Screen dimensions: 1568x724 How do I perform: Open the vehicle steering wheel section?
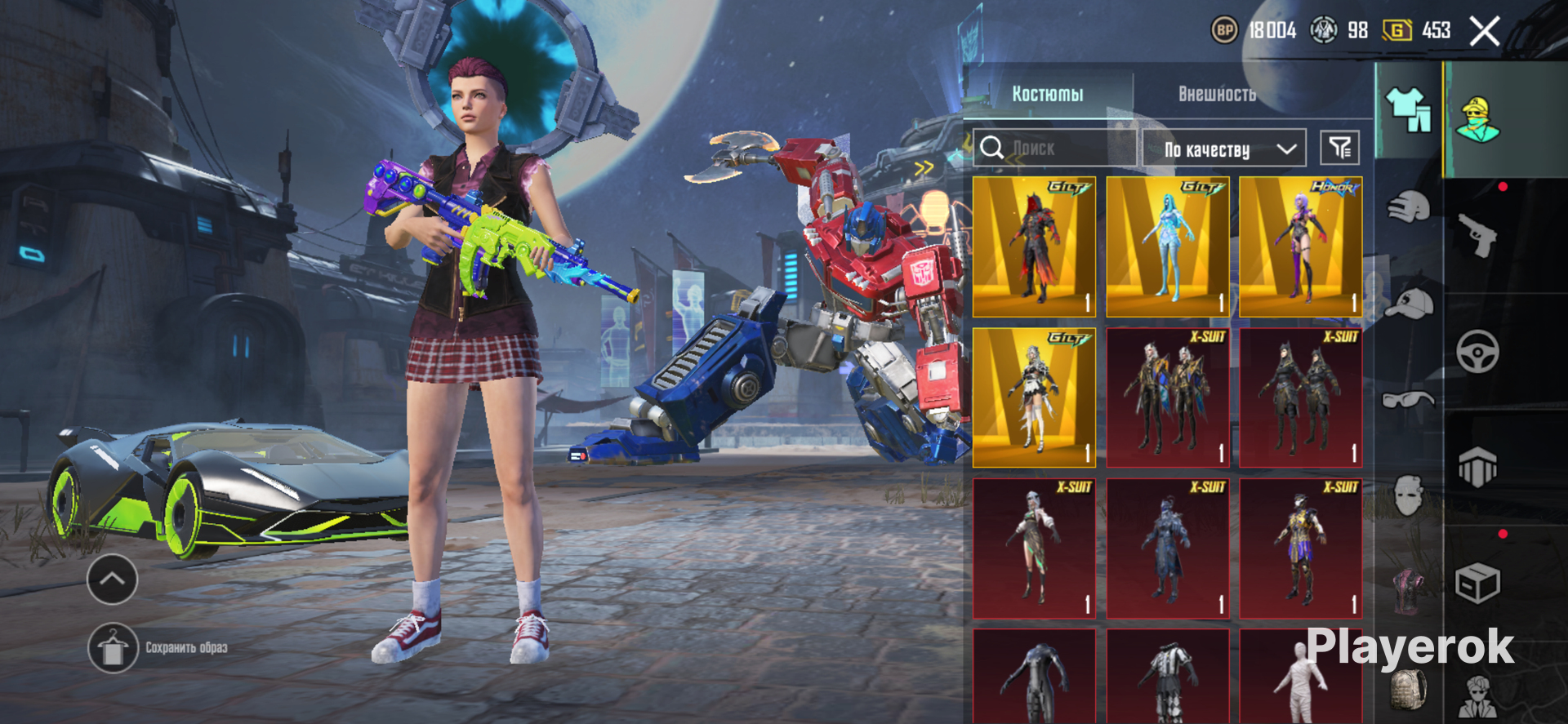[x=1477, y=352]
